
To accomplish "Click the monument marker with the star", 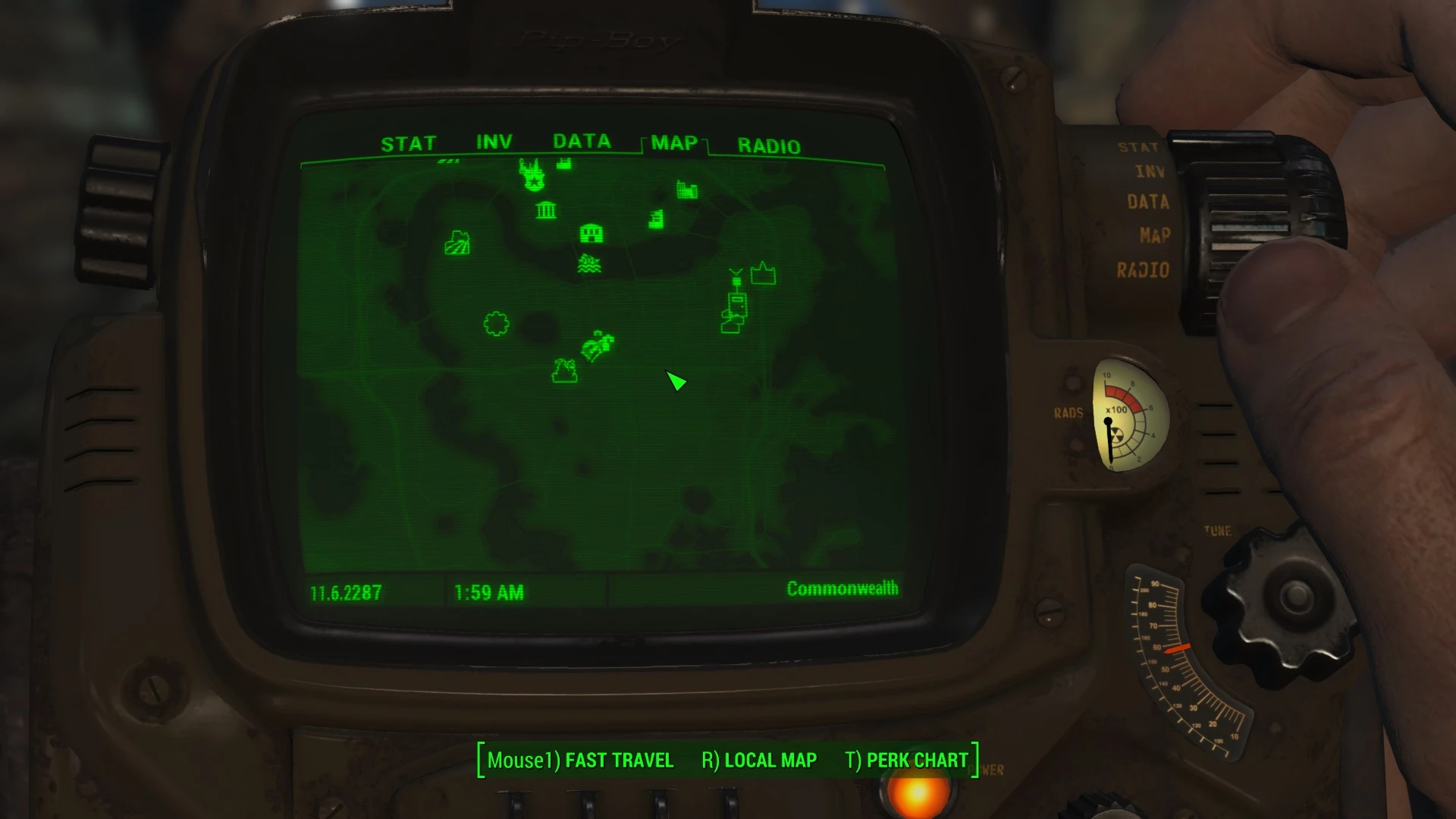I will (x=532, y=175).
